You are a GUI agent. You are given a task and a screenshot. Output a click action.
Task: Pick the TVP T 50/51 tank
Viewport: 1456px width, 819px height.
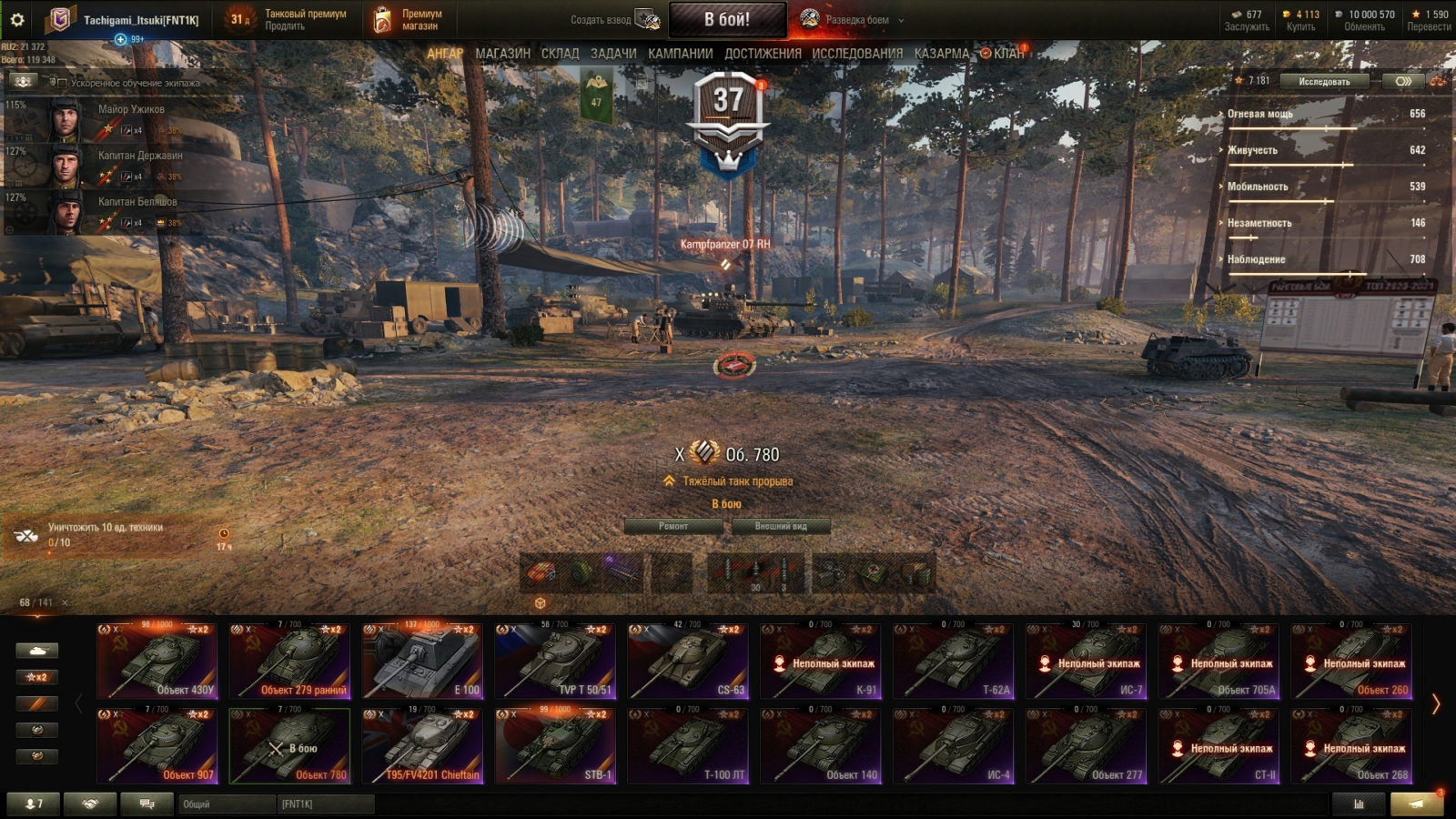[555, 662]
